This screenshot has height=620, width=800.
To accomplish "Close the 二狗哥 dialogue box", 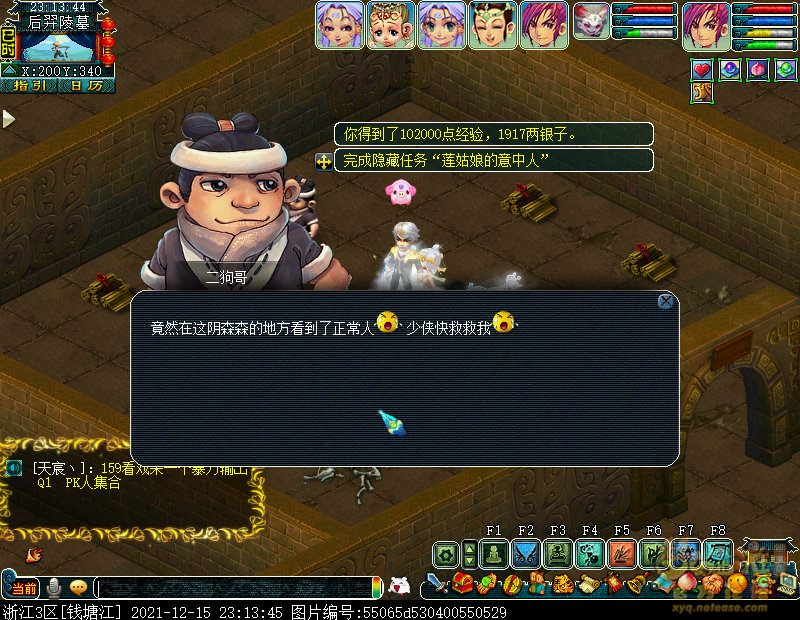I will tap(666, 301).
